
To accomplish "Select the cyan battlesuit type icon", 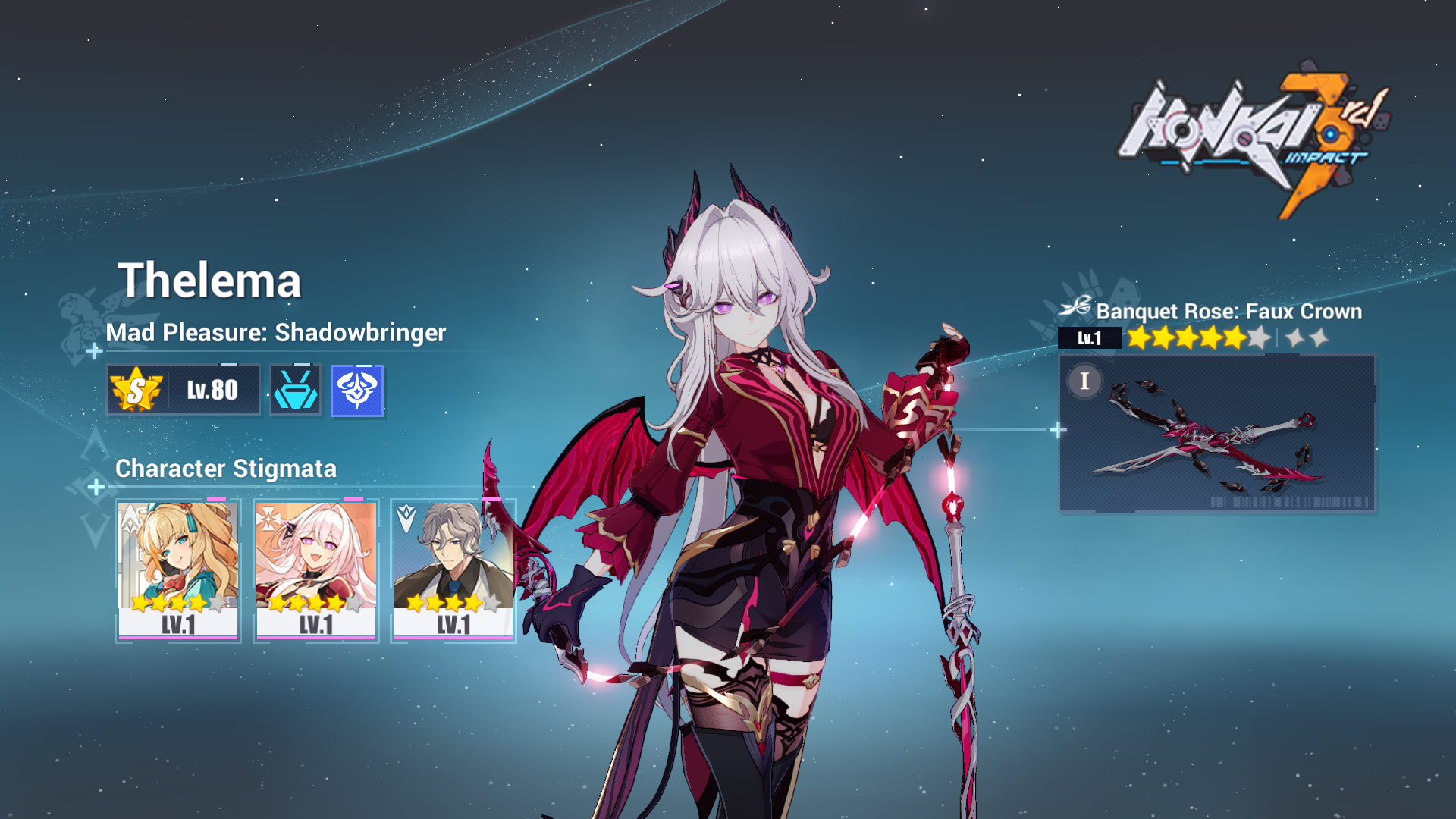I will [295, 389].
